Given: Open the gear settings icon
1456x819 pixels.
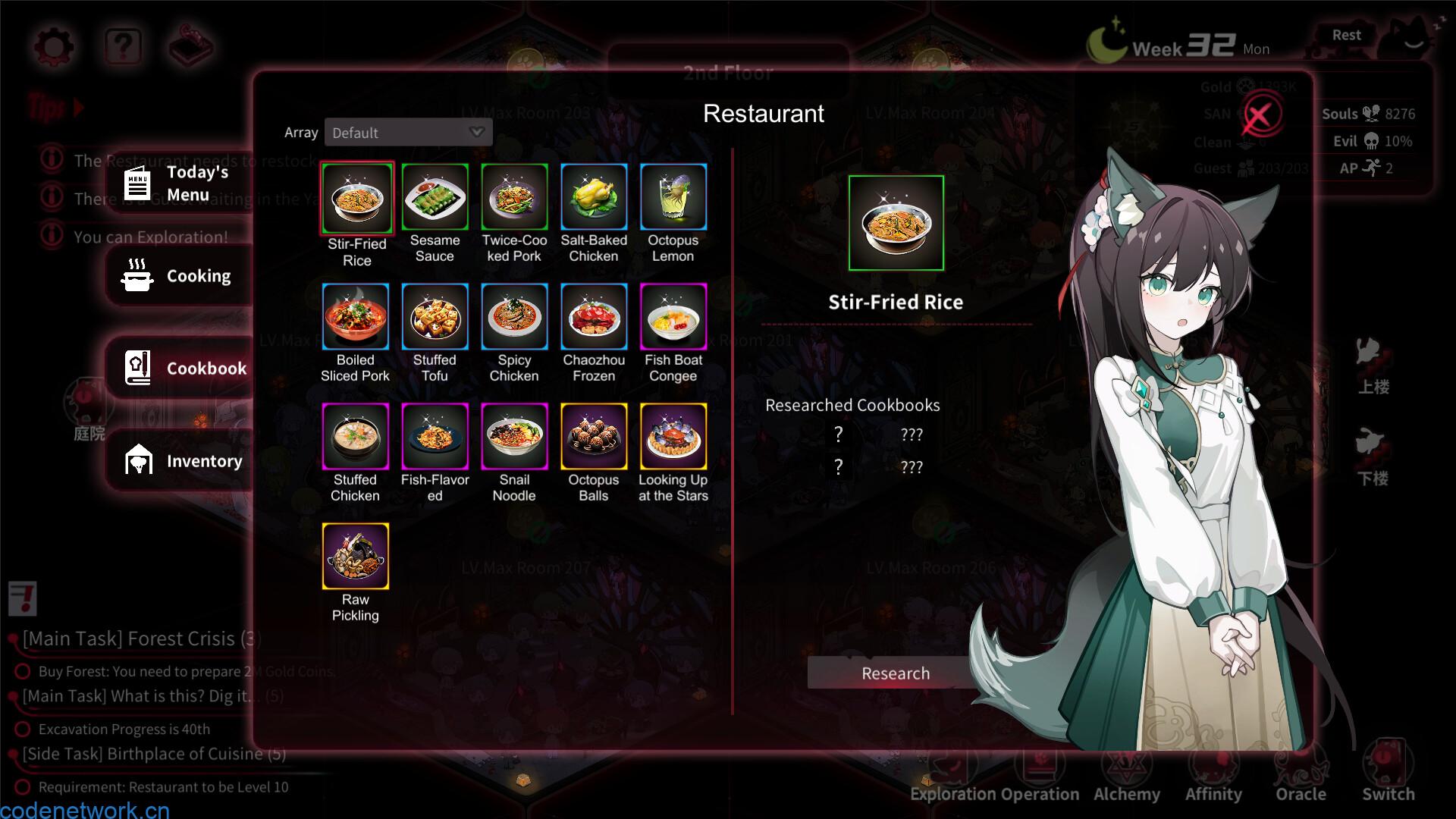Looking at the screenshot, I should (x=54, y=47).
